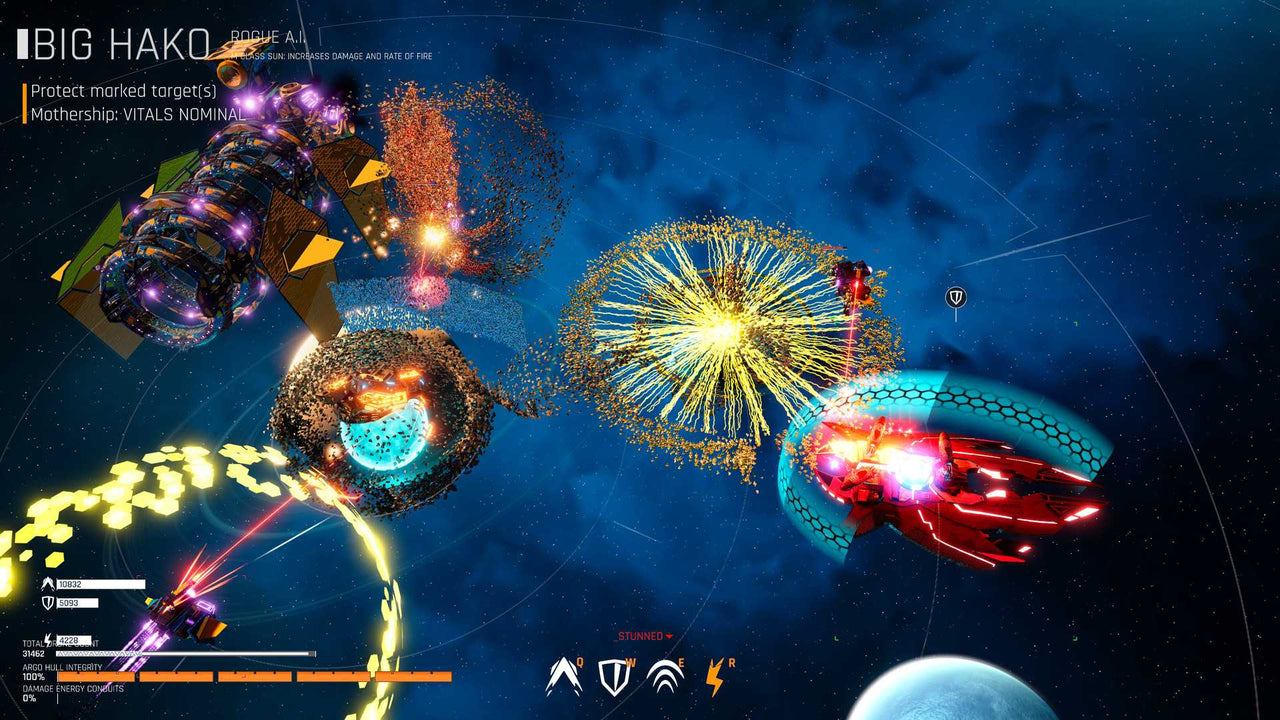Image resolution: width=1280 pixels, height=720 pixels.
Task: Click the M CLASS SUN modifier text
Action: pos(330,57)
